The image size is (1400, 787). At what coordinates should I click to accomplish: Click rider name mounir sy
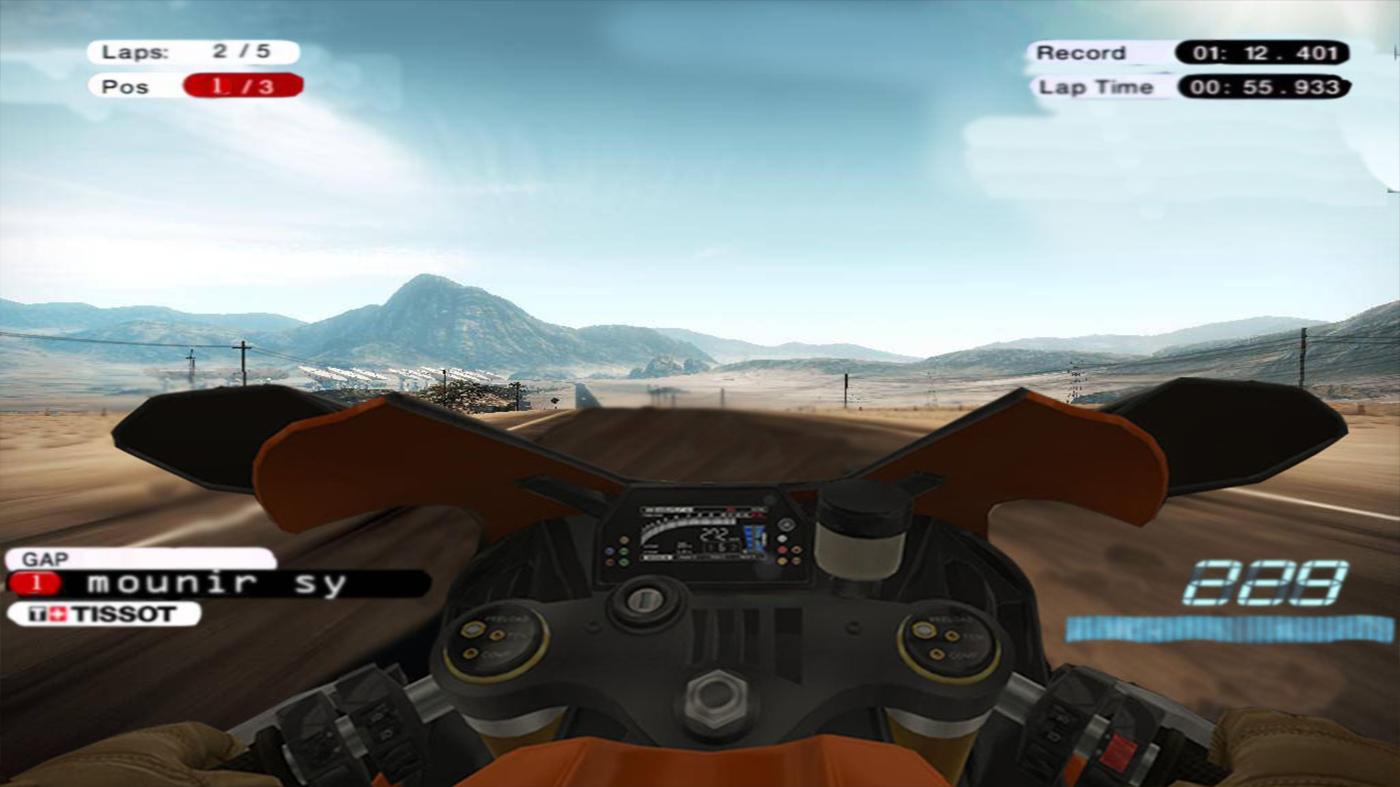point(215,581)
